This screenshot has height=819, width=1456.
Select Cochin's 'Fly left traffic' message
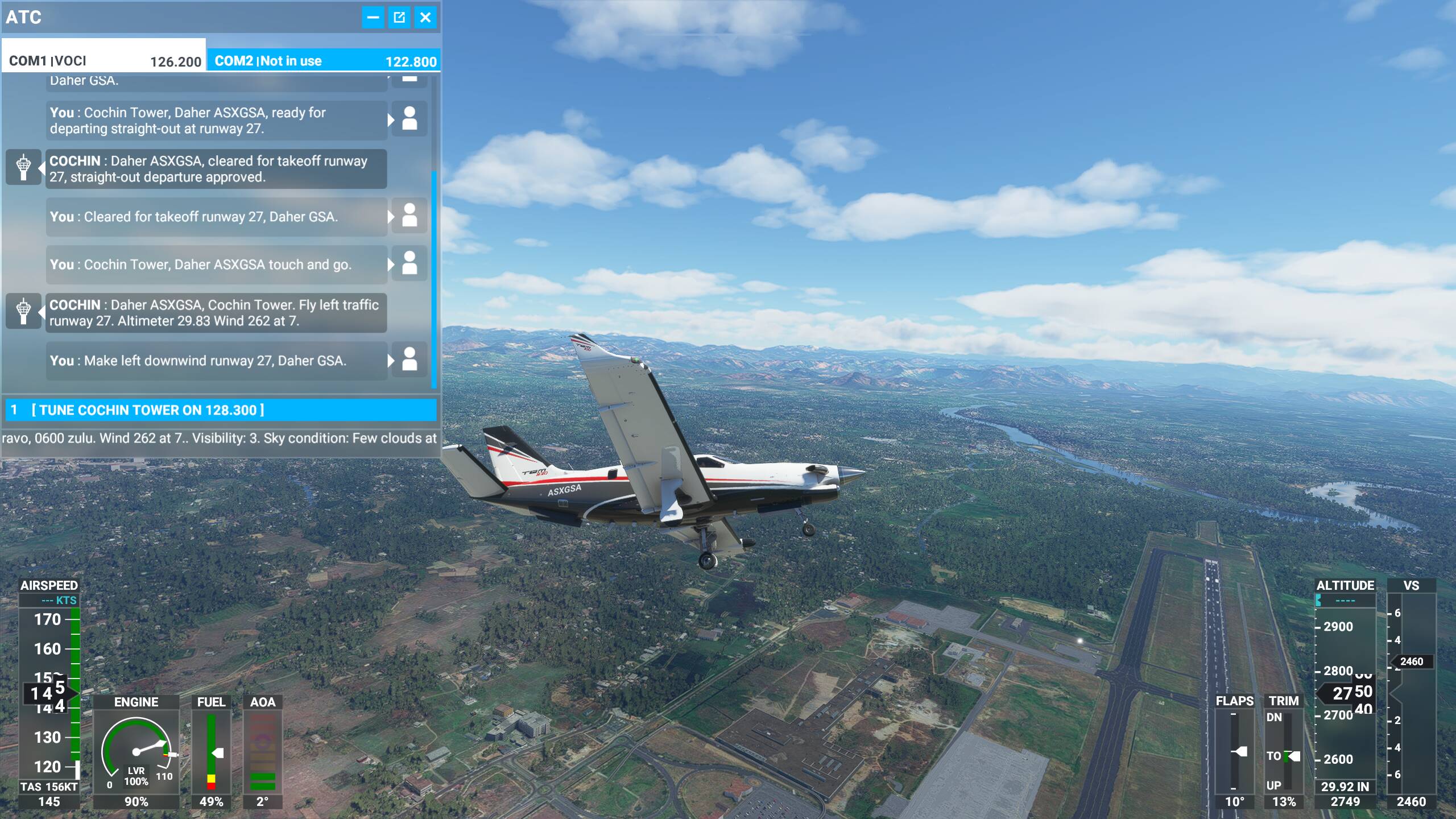coord(216,313)
